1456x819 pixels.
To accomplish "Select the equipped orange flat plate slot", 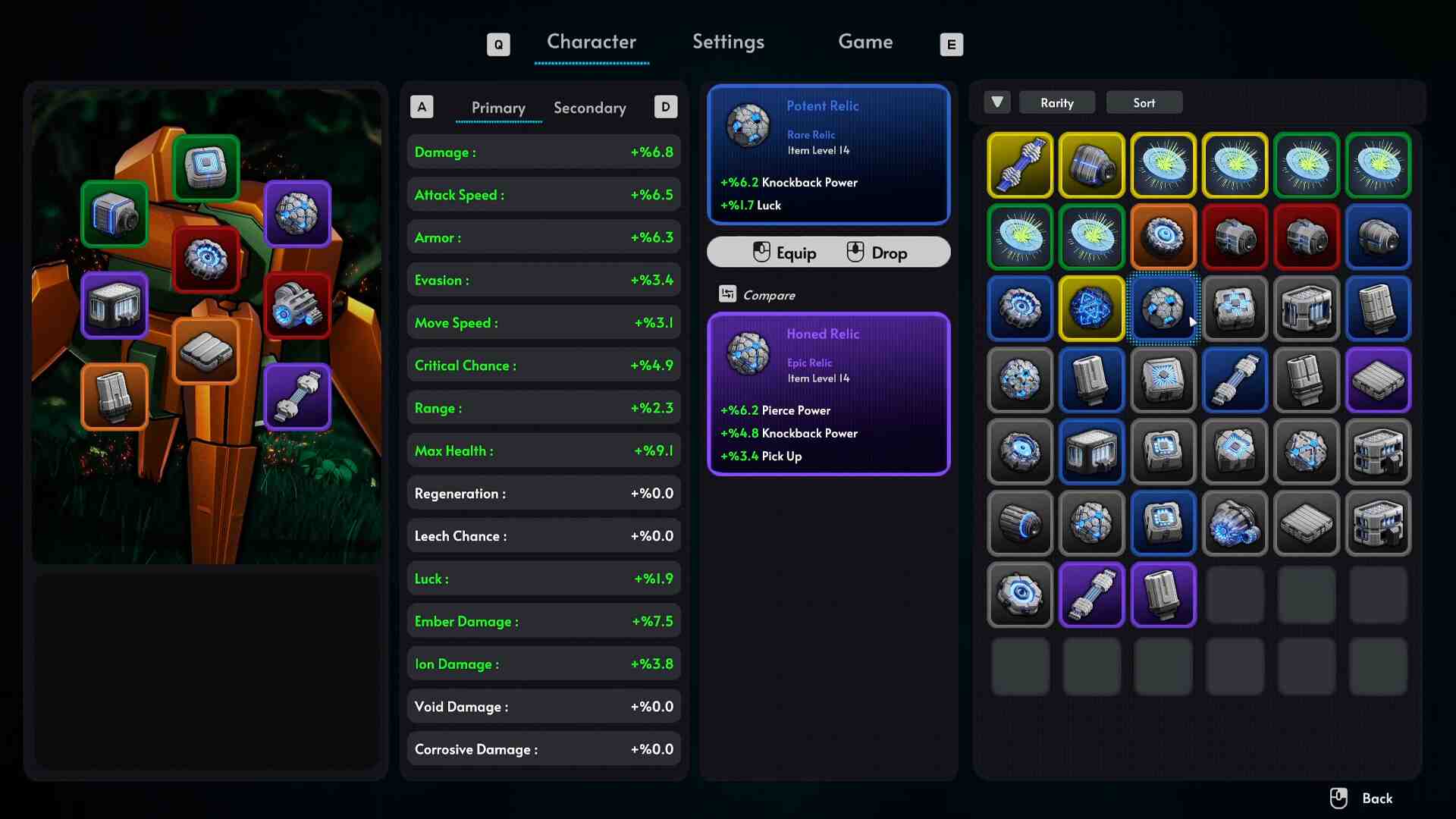I will coord(206,351).
